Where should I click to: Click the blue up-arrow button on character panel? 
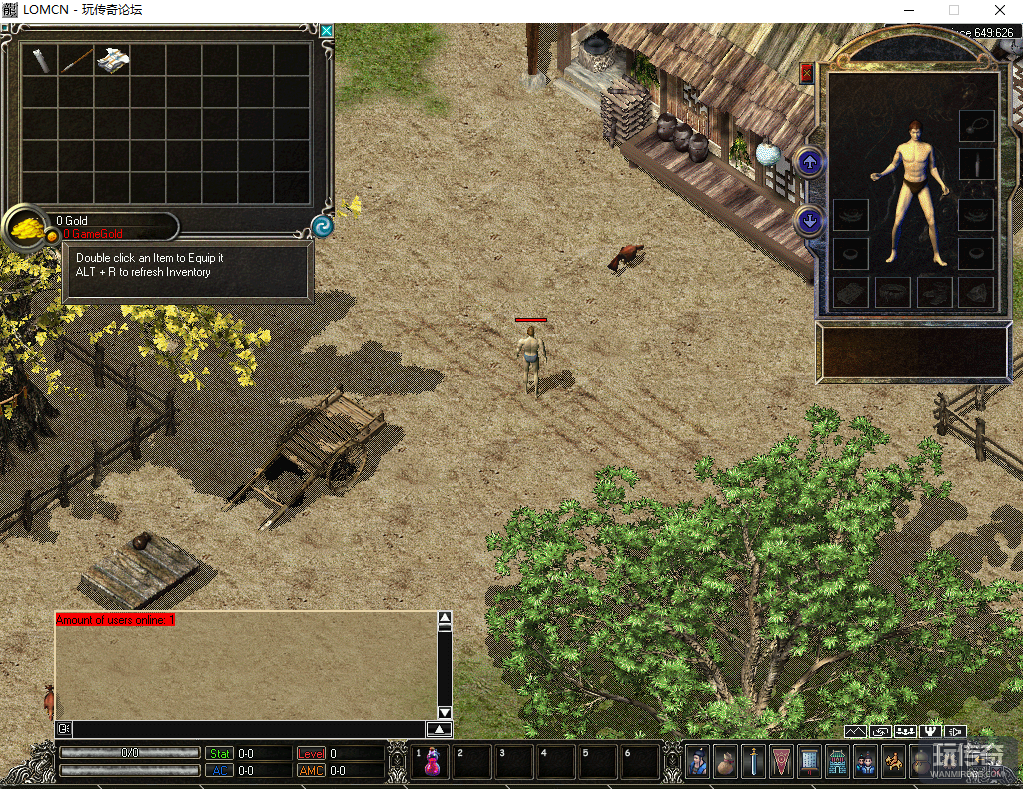[809, 162]
